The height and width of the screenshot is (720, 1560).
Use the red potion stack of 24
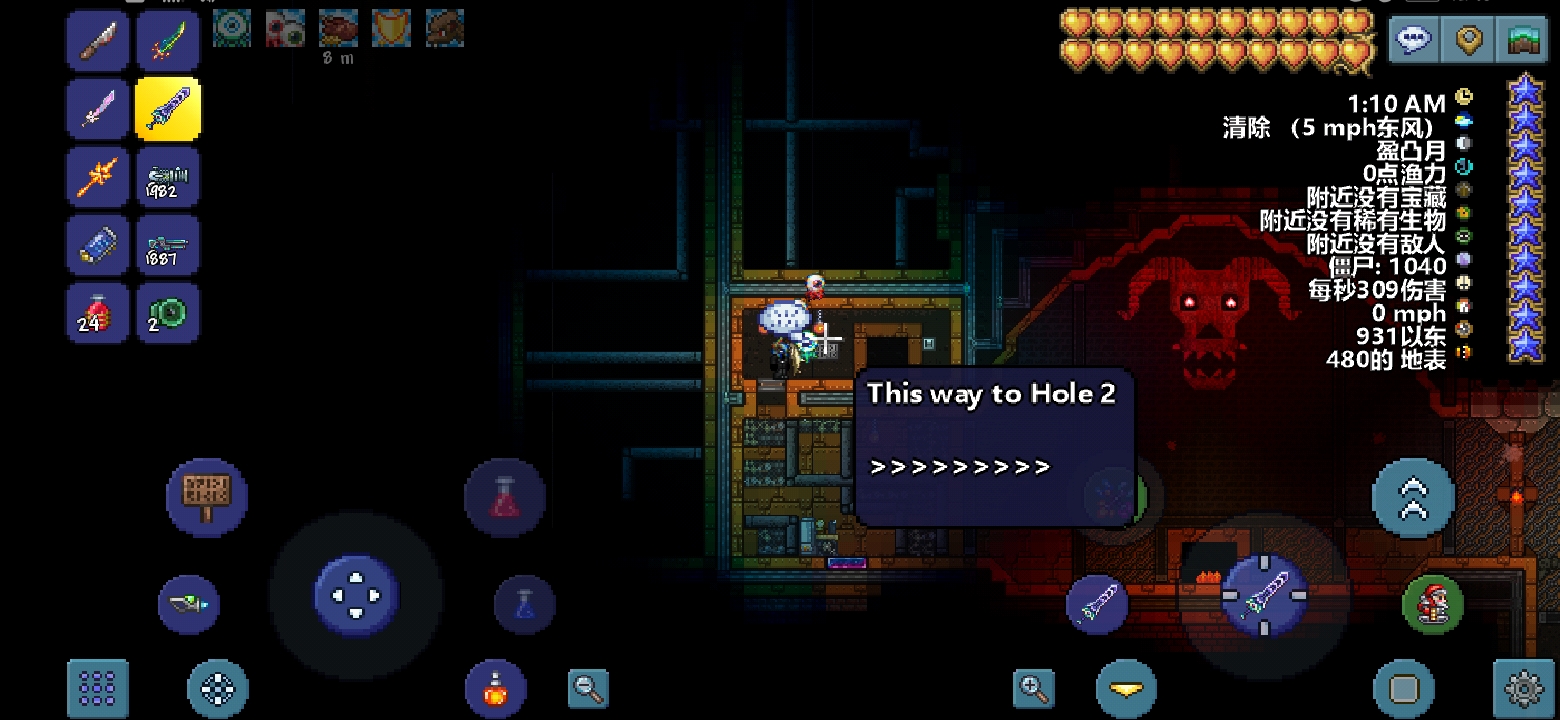point(97,313)
